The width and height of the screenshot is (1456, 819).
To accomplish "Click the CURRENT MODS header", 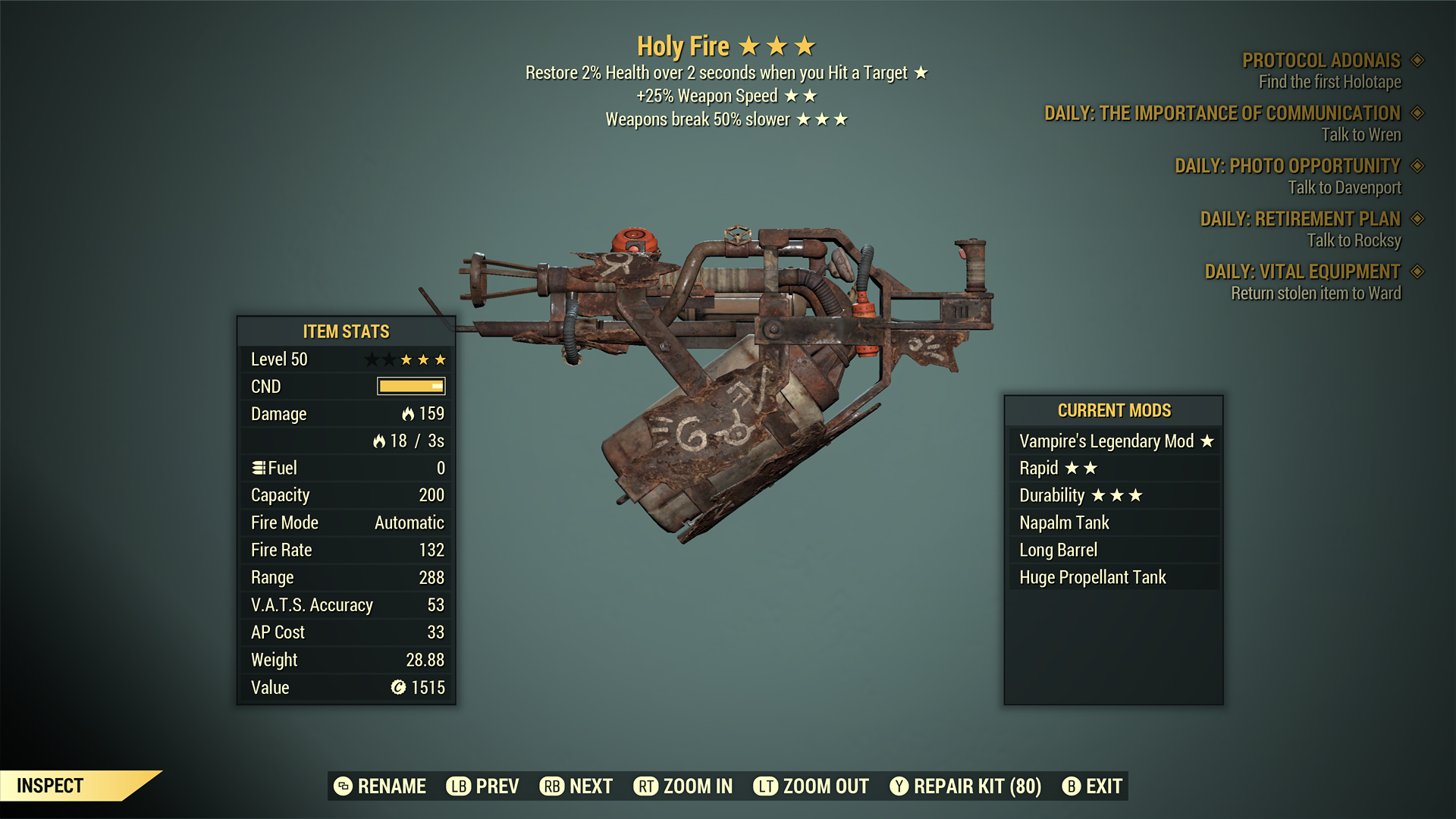I will [x=1115, y=410].
